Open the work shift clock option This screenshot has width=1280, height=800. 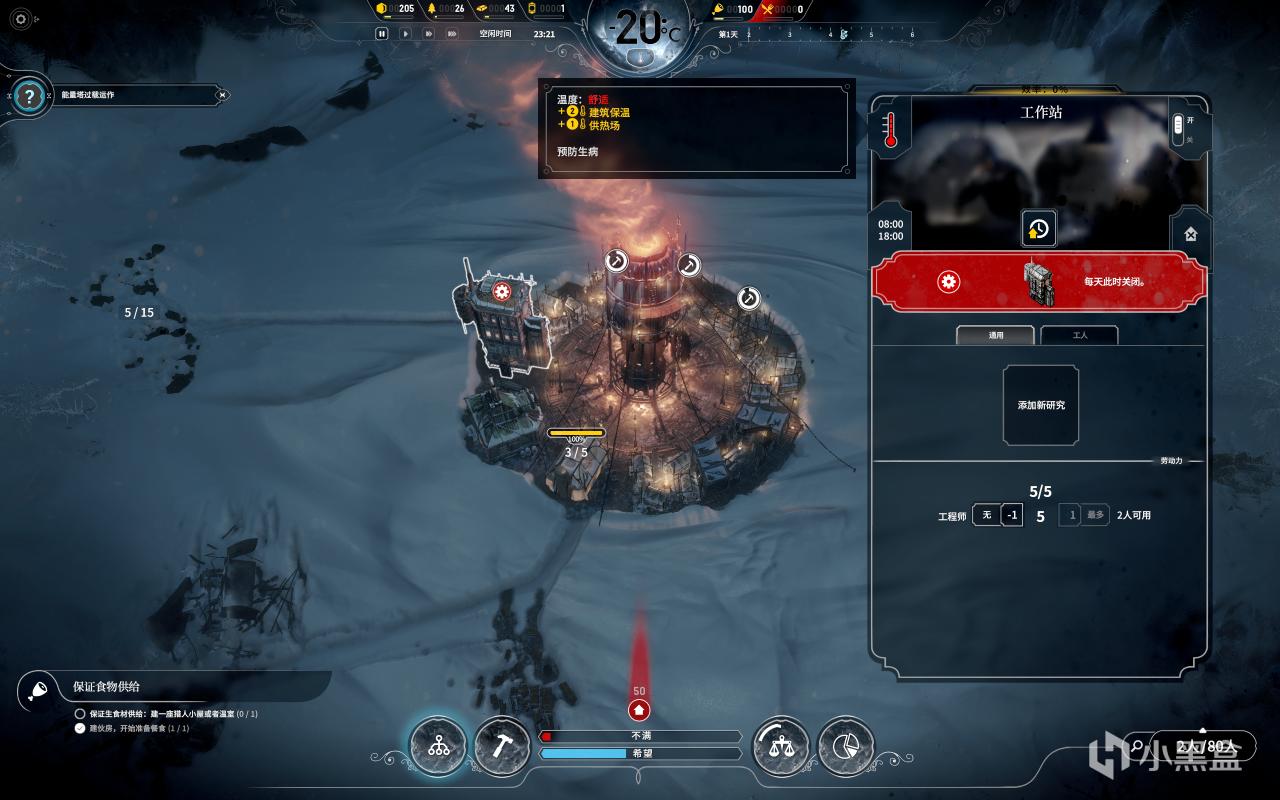coord(1038,229)
